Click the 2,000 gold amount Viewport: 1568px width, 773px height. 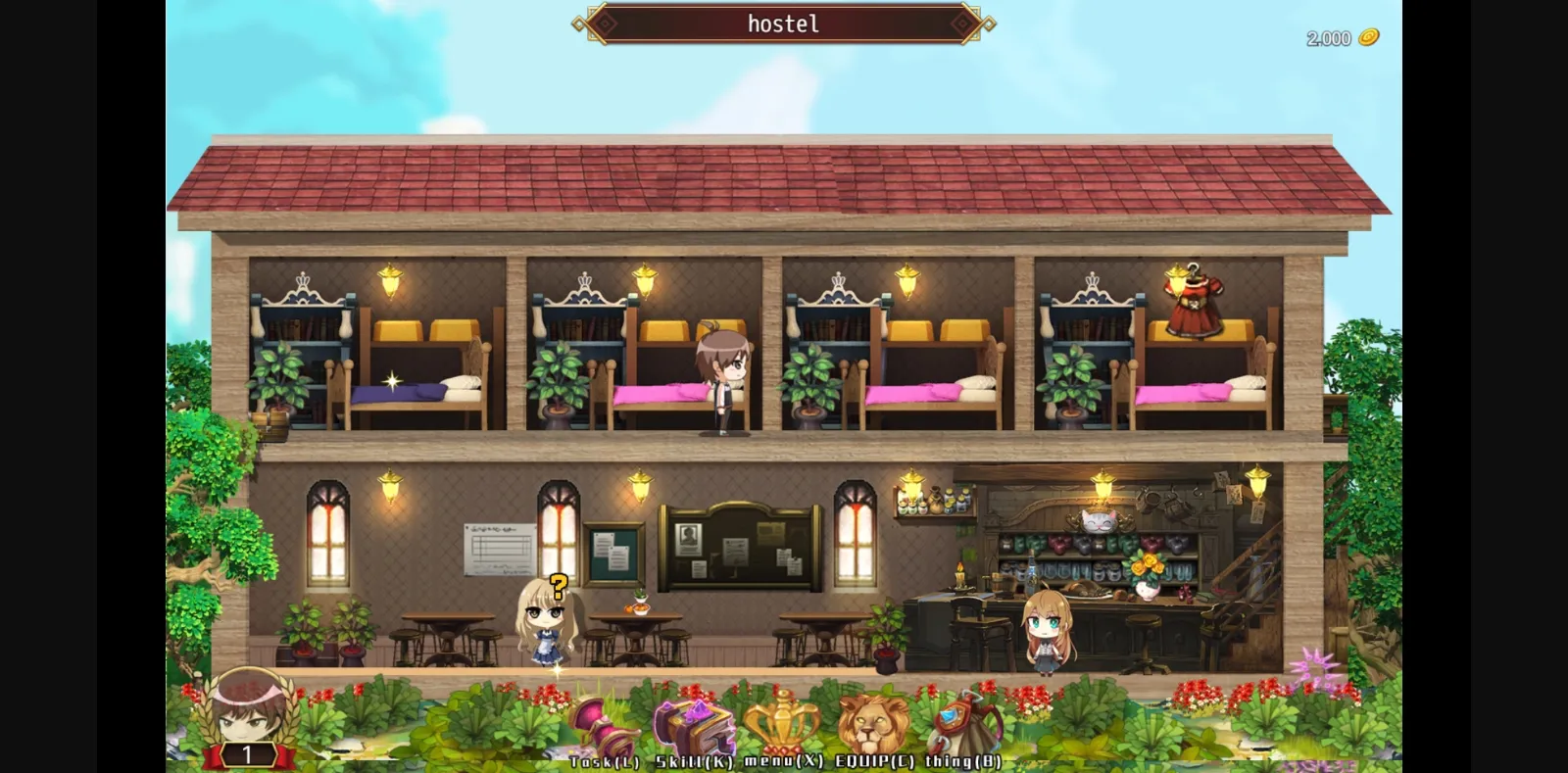click(x=1331, y=37)
